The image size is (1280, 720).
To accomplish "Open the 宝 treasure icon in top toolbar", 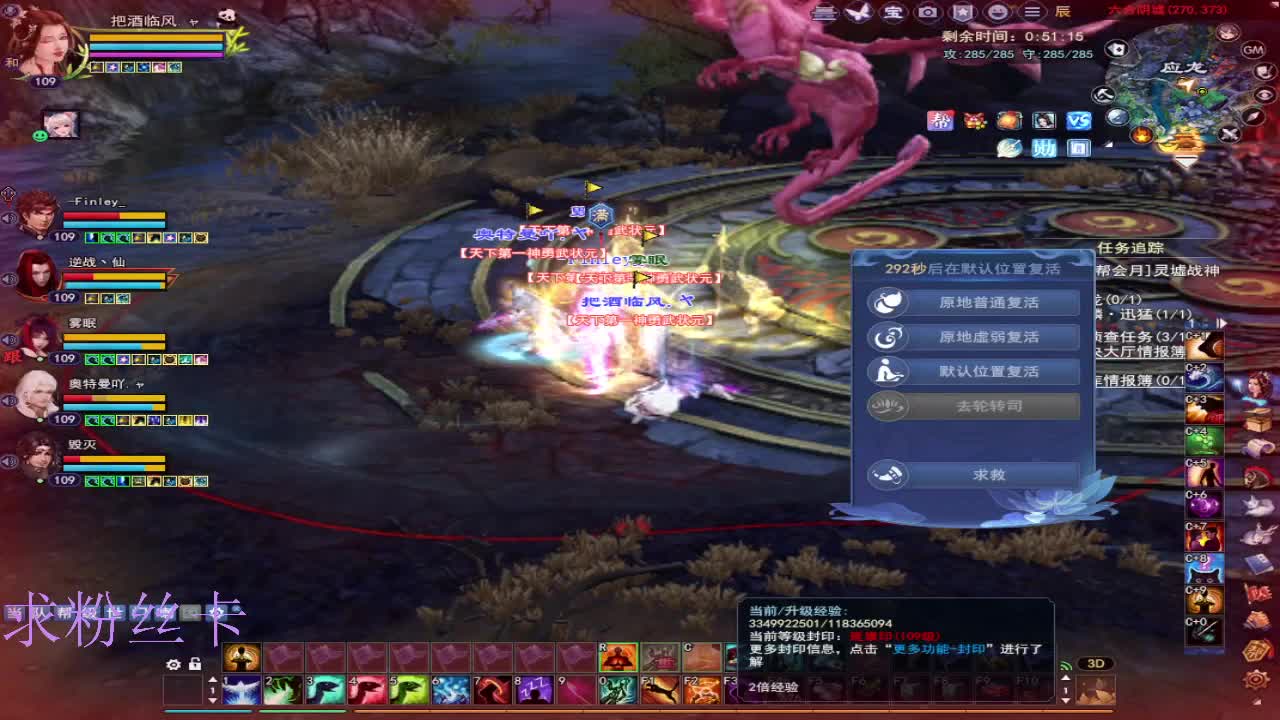I will [893, 12].
